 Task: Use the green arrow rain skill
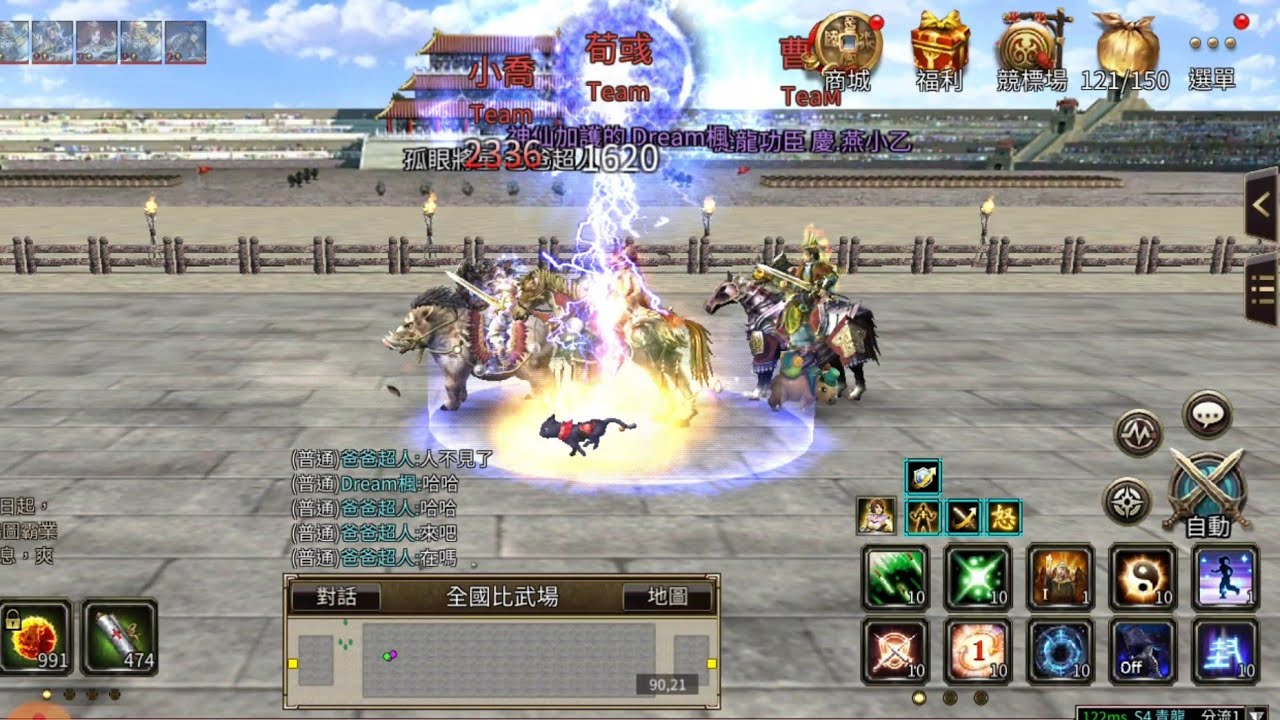pos(895,578)
